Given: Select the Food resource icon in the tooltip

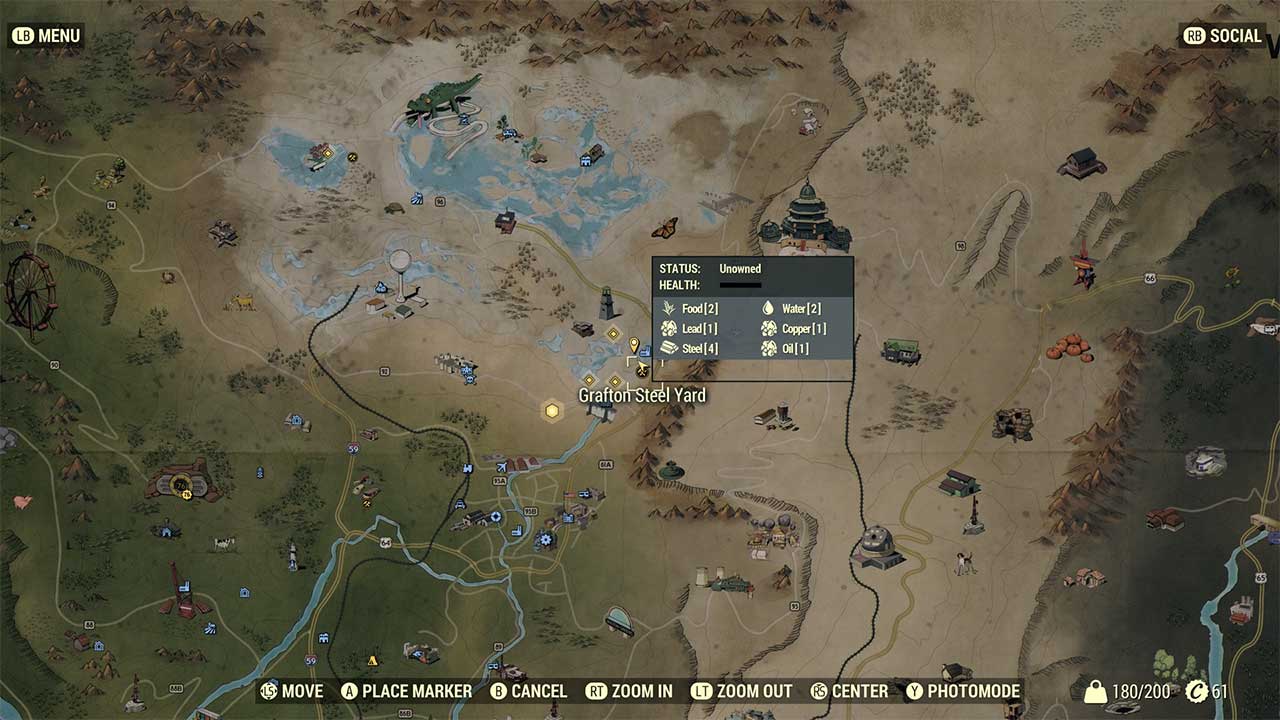Looking at the screenshot, I should (x=668, y=308).
